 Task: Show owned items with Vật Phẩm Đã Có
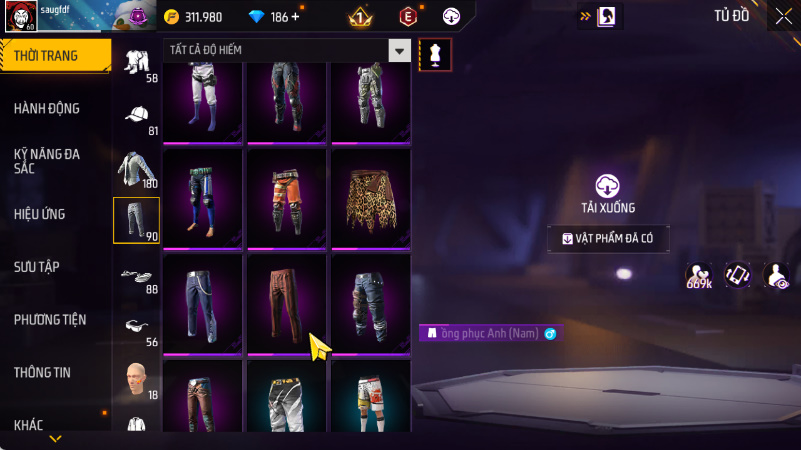coord(608,239)
